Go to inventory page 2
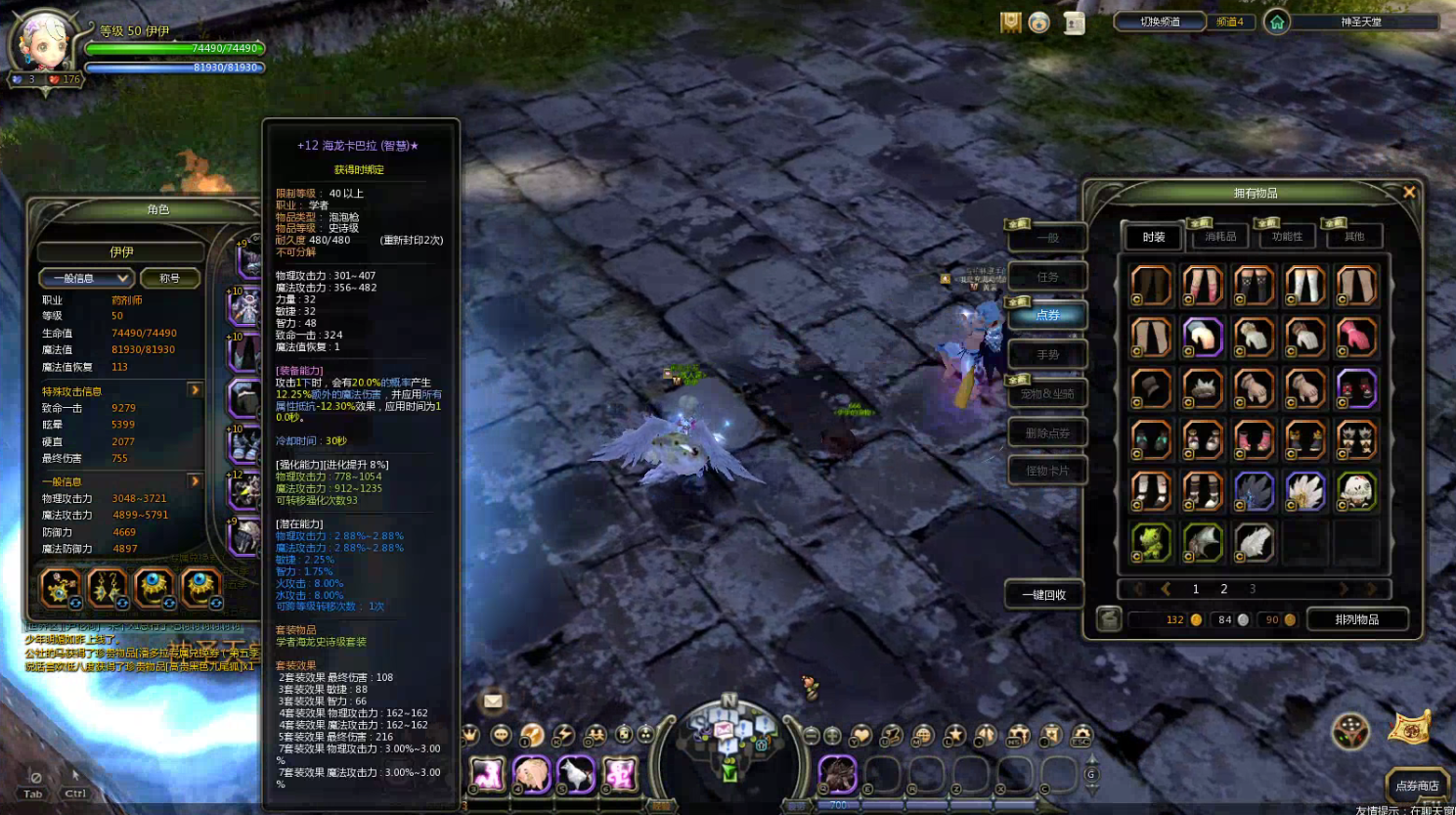1456x815 pixels. pos(1223,589)
